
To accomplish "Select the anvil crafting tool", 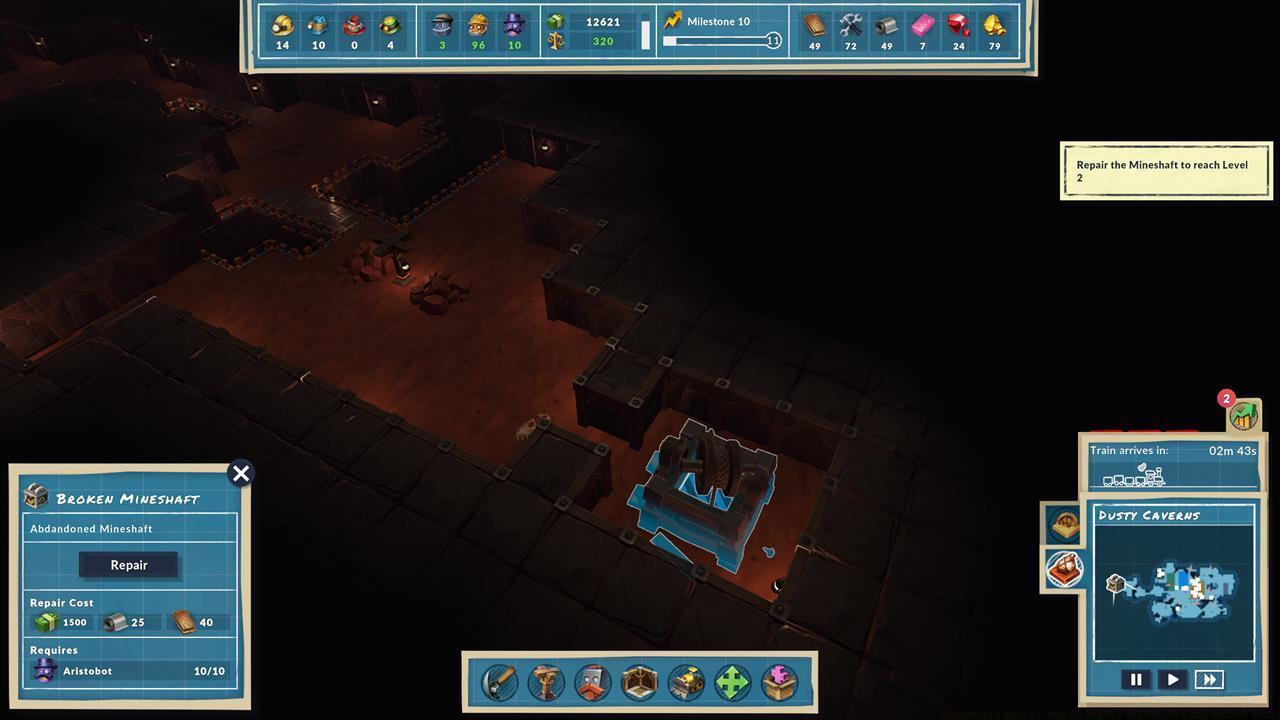I will point(545,683).
